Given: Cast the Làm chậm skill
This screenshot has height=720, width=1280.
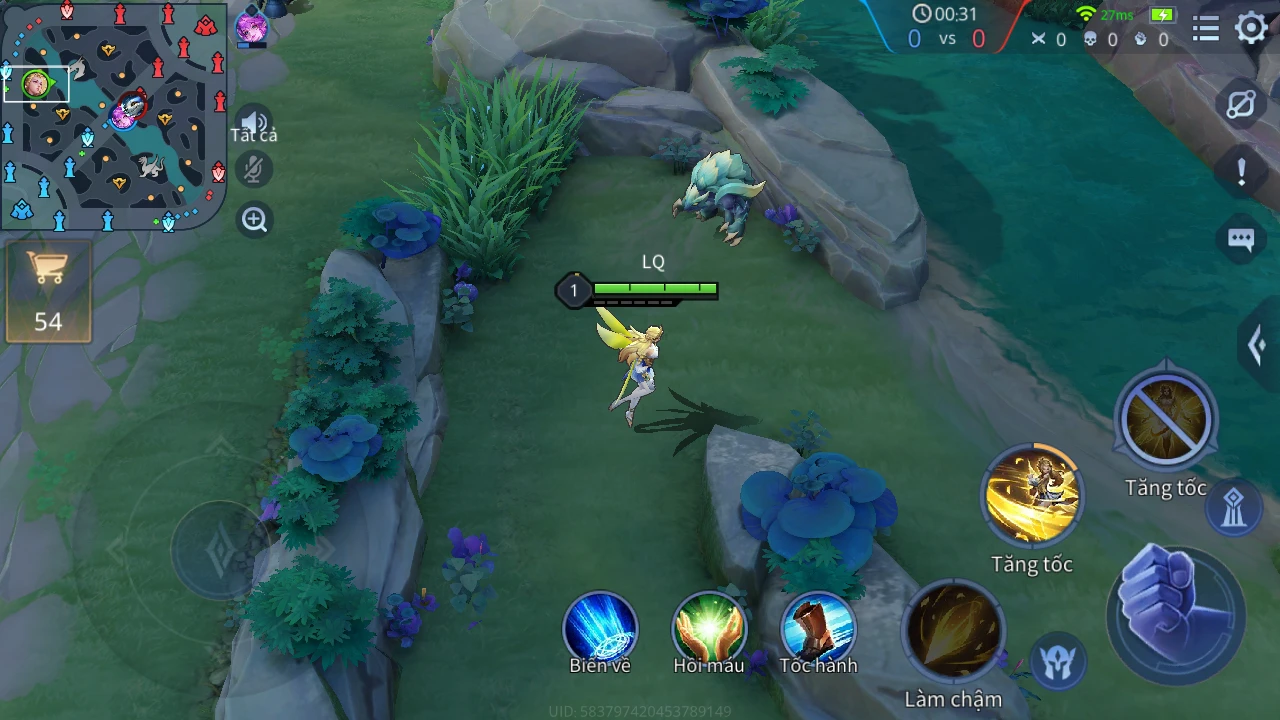Looking at the screenshot, I should [x=953, y=632].
